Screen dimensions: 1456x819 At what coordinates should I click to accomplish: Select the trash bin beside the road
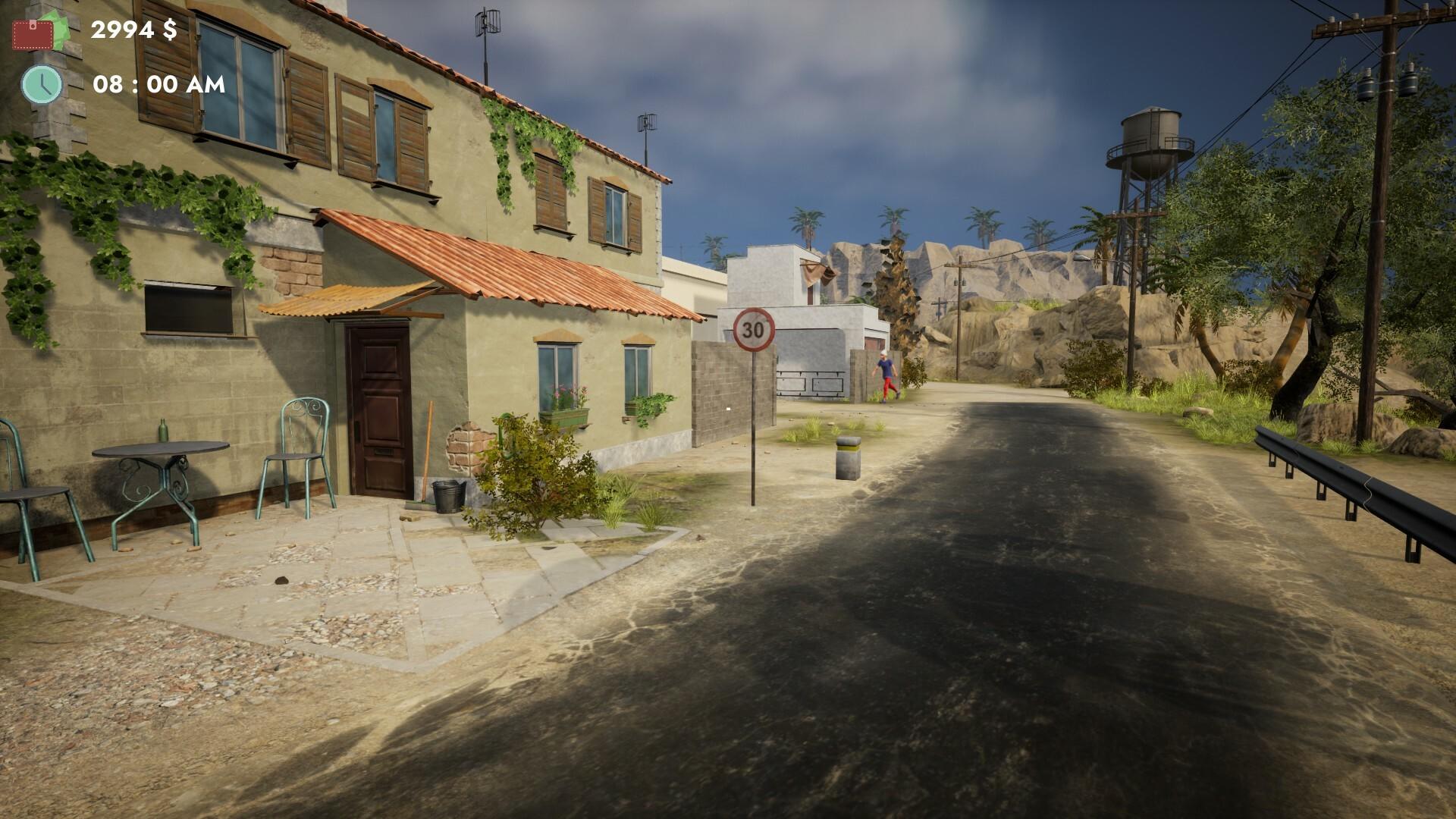[x=848, y=457]
